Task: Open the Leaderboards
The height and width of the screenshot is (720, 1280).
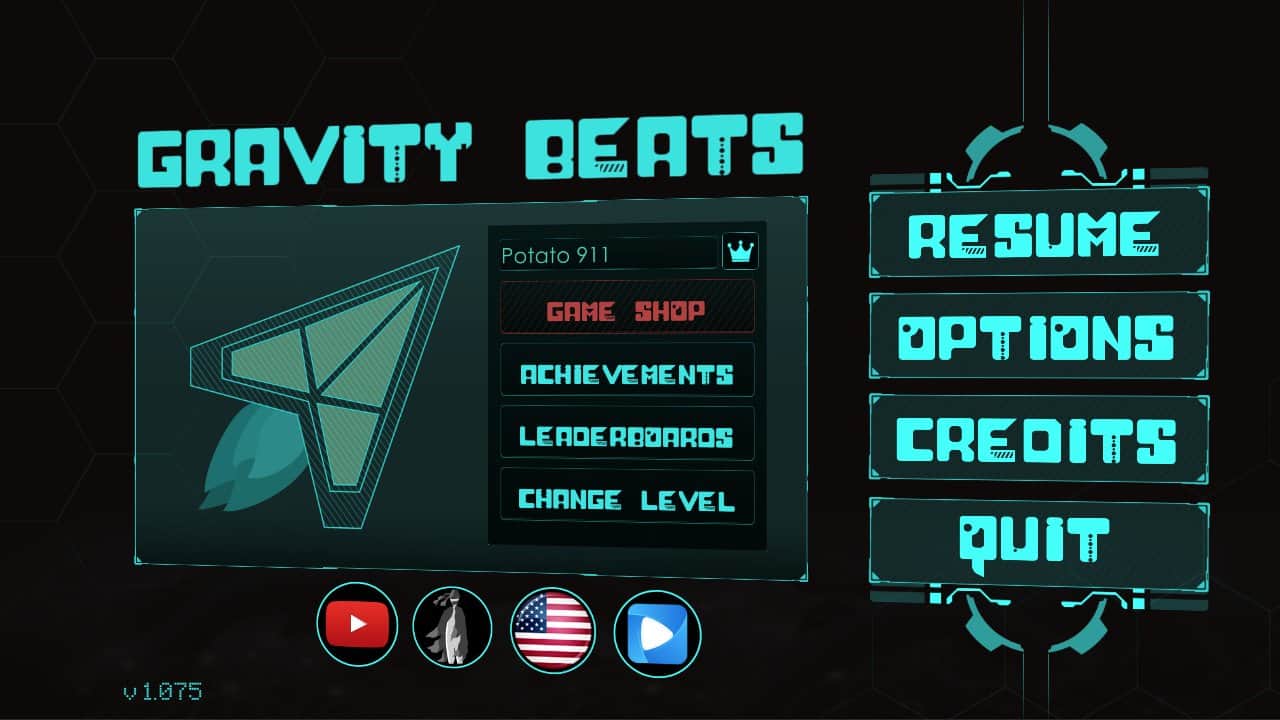Action: pyautogui.click(x=626, y=435)
